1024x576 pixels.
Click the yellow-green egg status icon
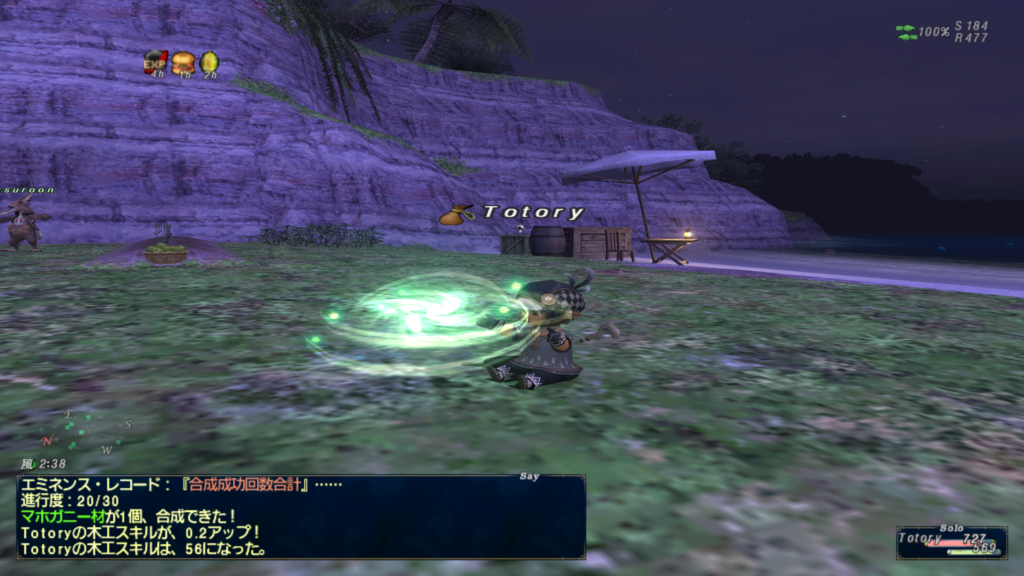[209, 62]
